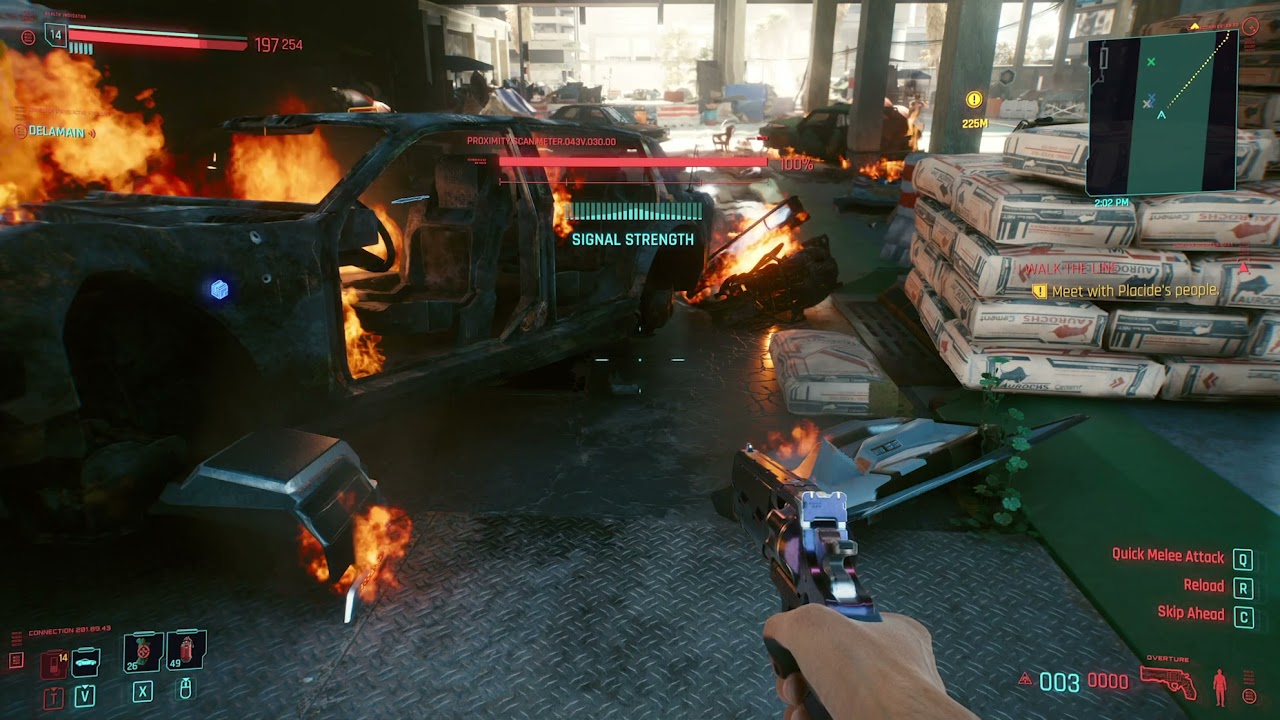
Task: Select the healing inhaler quickslot icon
Action: coord(53,664)
